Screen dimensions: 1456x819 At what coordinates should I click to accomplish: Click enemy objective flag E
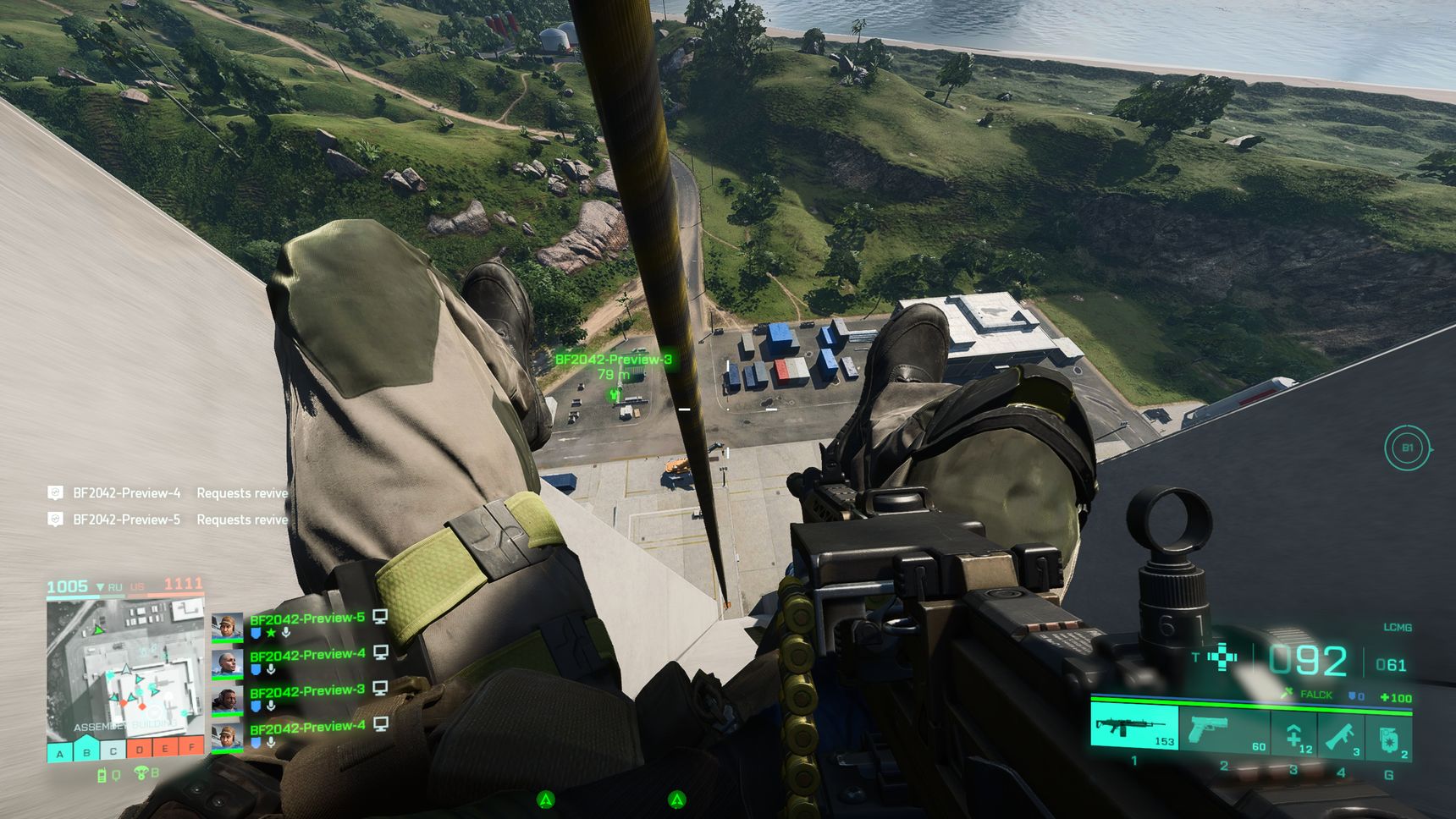click(166, 749)
